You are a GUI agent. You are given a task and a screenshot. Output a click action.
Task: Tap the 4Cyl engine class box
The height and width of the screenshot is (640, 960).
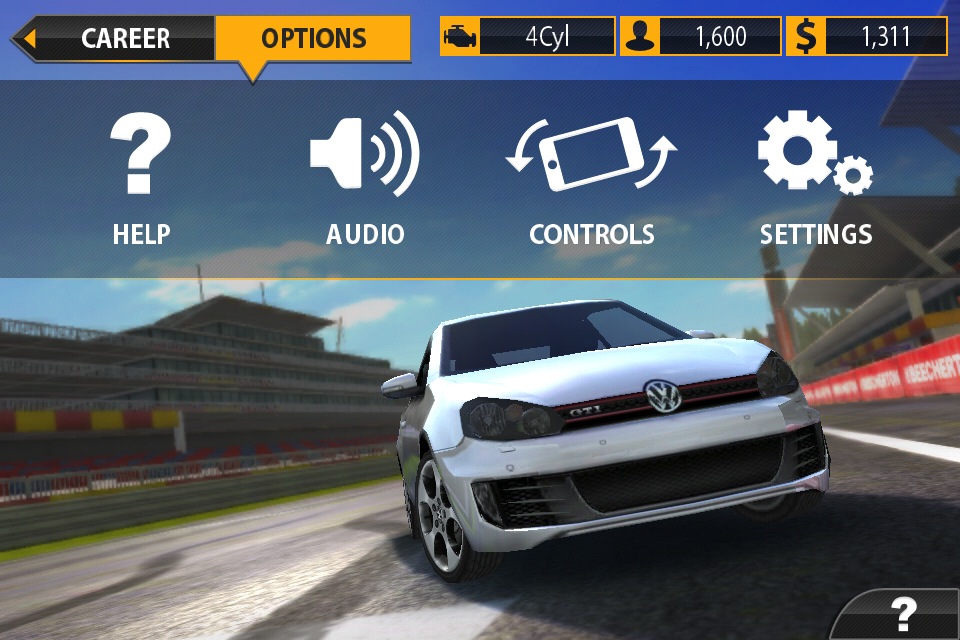tap(527, 37)
